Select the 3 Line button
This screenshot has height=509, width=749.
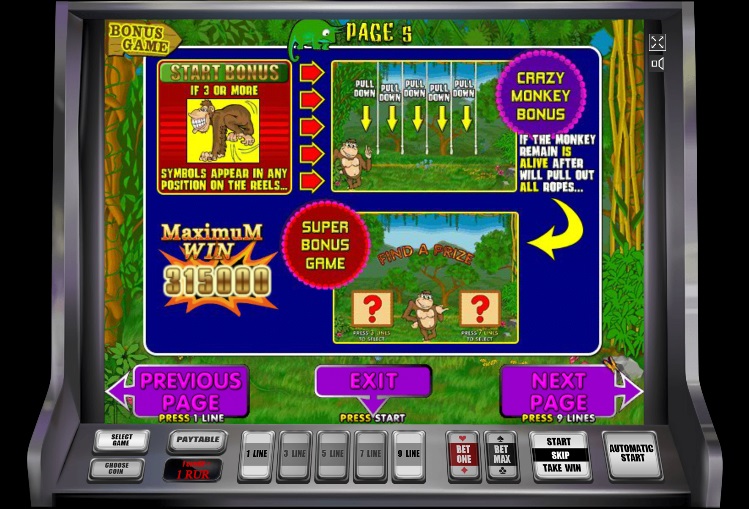click(x=295, y=455)
